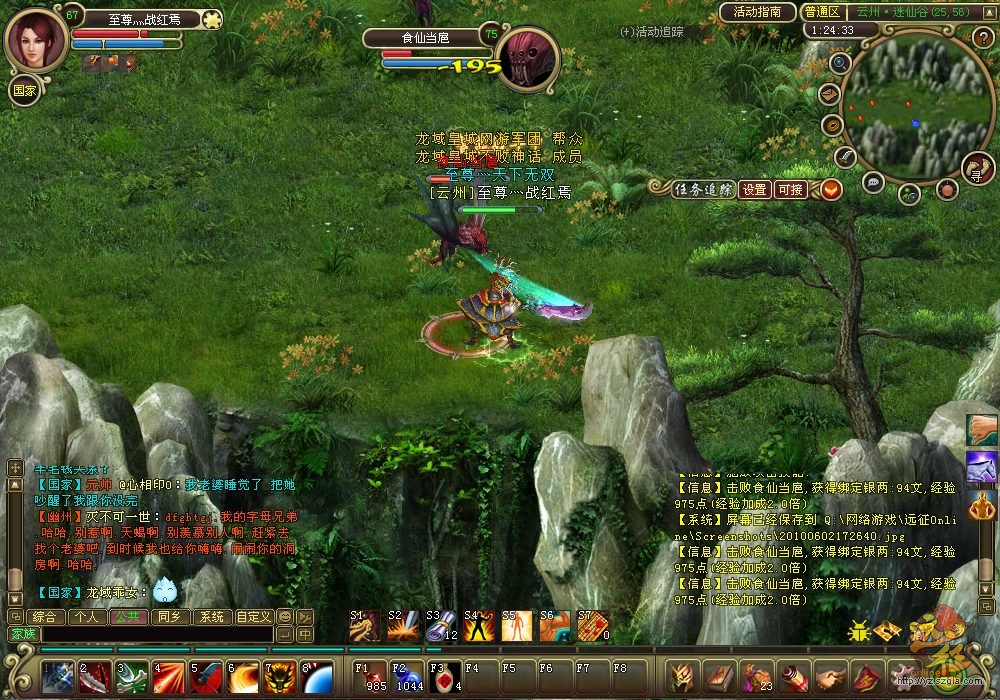Switch chat to the 个人 tab
Image resolution: width=1000 pixels, height=700 pixels.
(87, 617)
